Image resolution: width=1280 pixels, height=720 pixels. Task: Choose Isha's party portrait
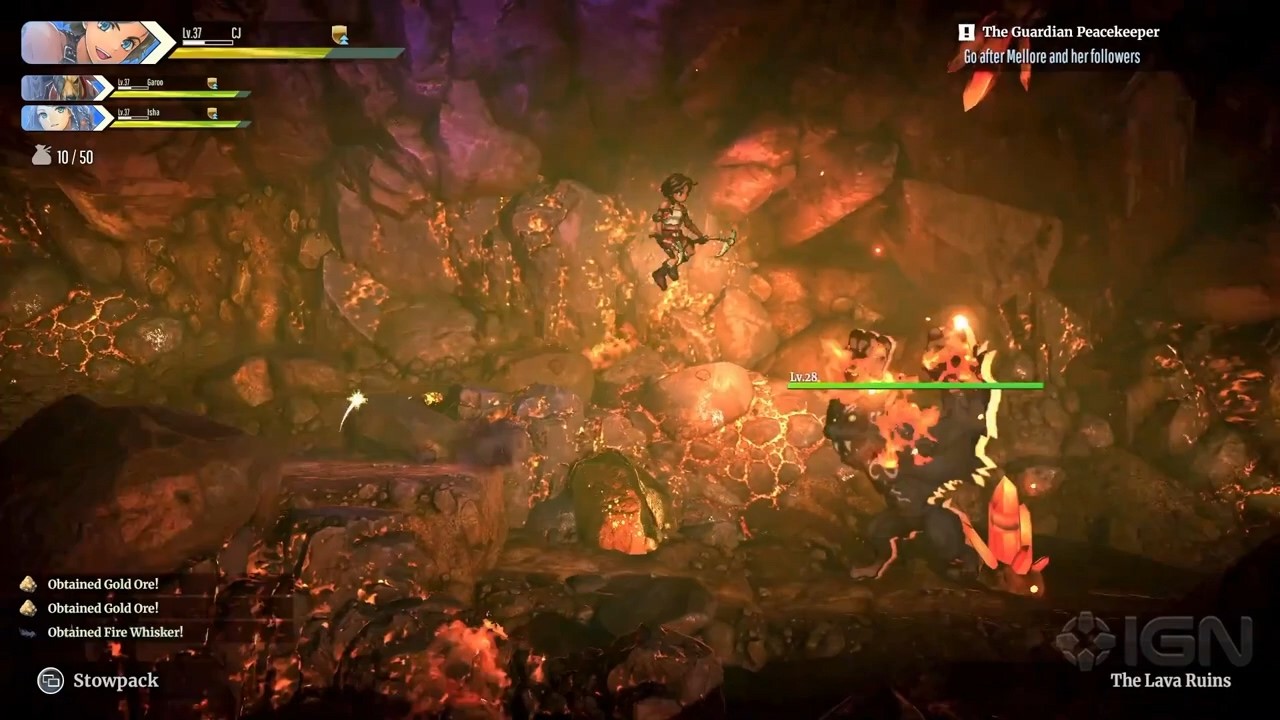pos(63,118)
